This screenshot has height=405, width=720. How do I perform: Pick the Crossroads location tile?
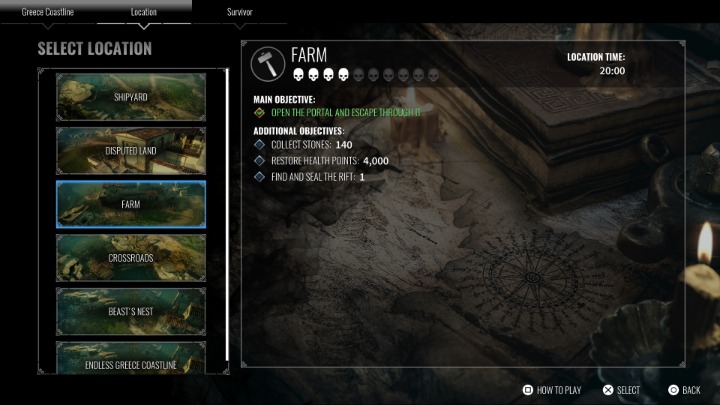click(x=131, y=258)
